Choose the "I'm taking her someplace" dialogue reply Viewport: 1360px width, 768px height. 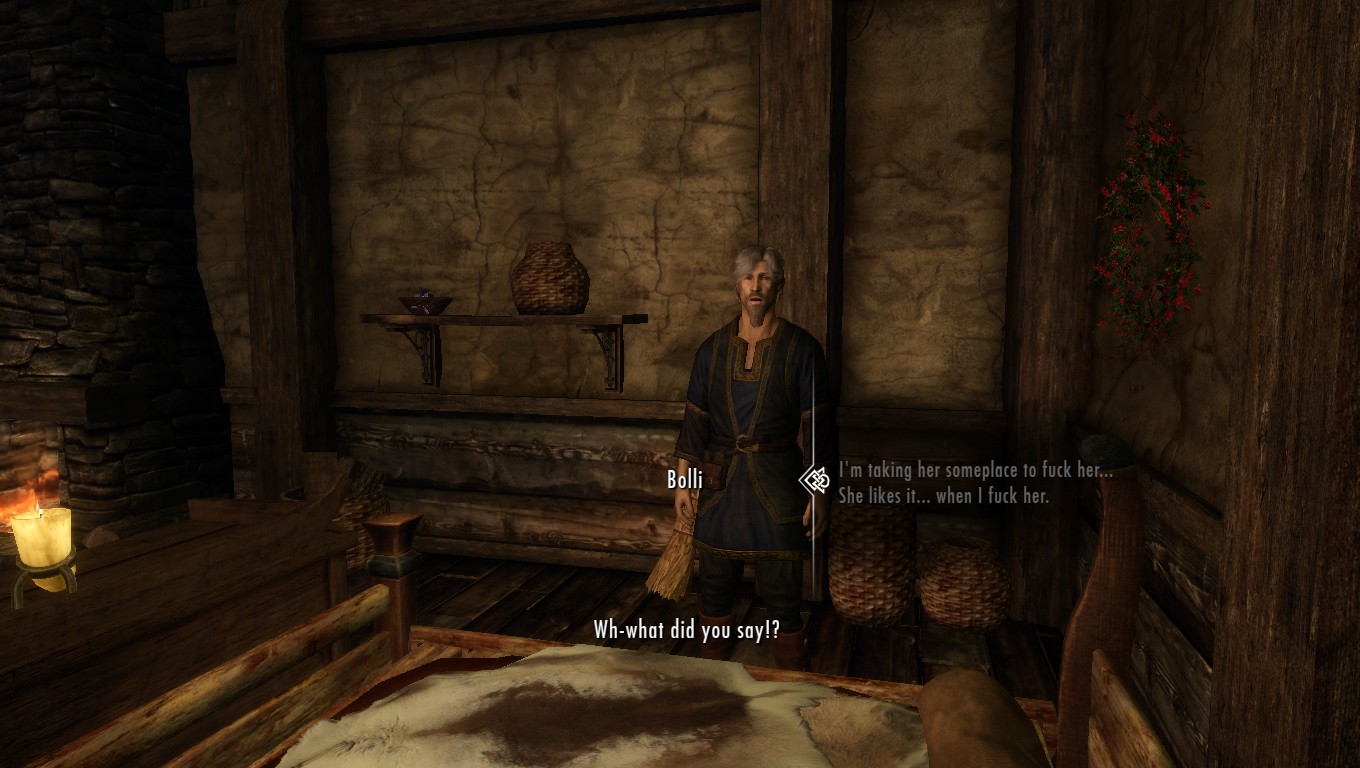tap(975, 482)
